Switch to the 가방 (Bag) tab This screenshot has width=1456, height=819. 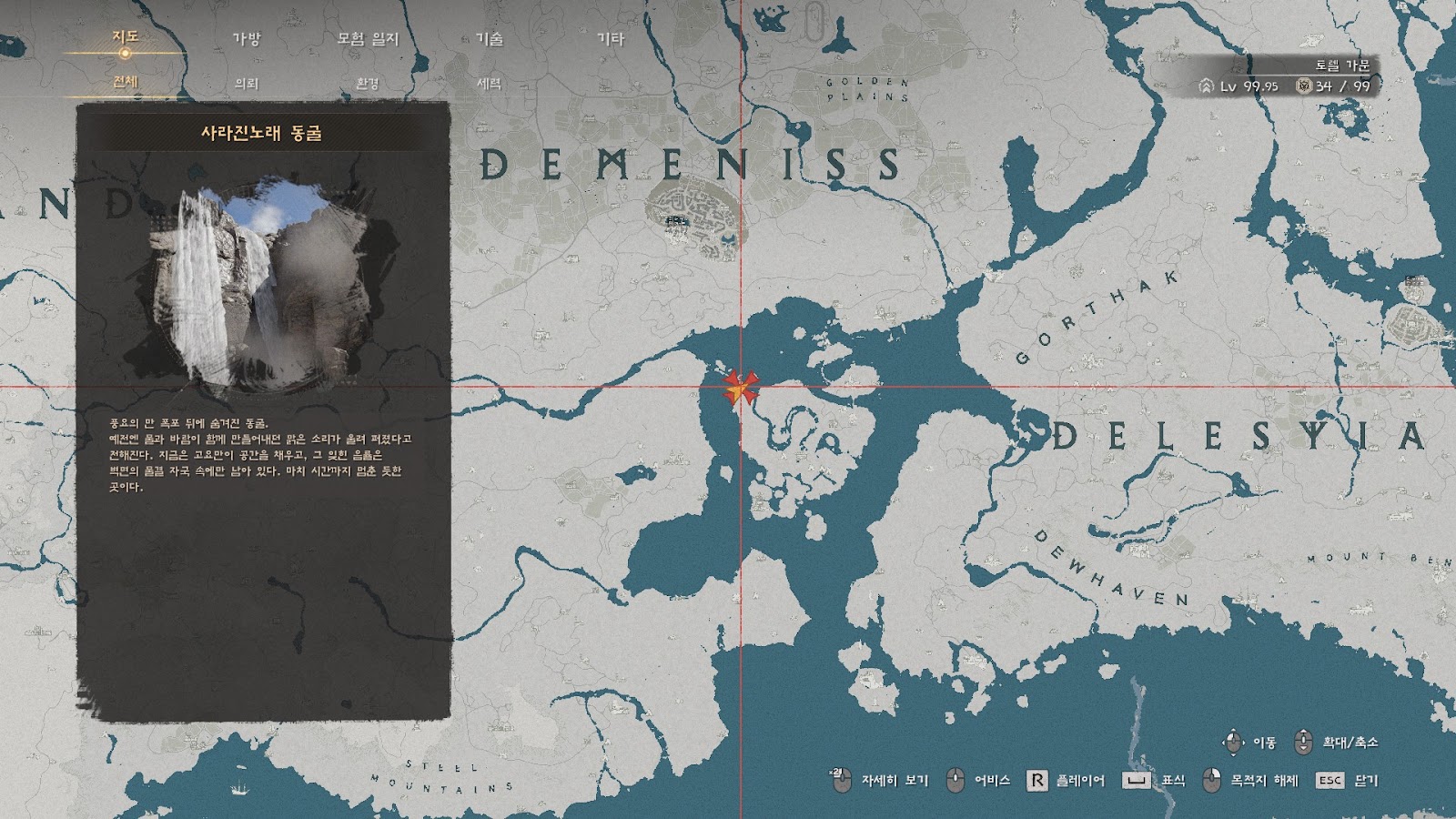(247, 38)
